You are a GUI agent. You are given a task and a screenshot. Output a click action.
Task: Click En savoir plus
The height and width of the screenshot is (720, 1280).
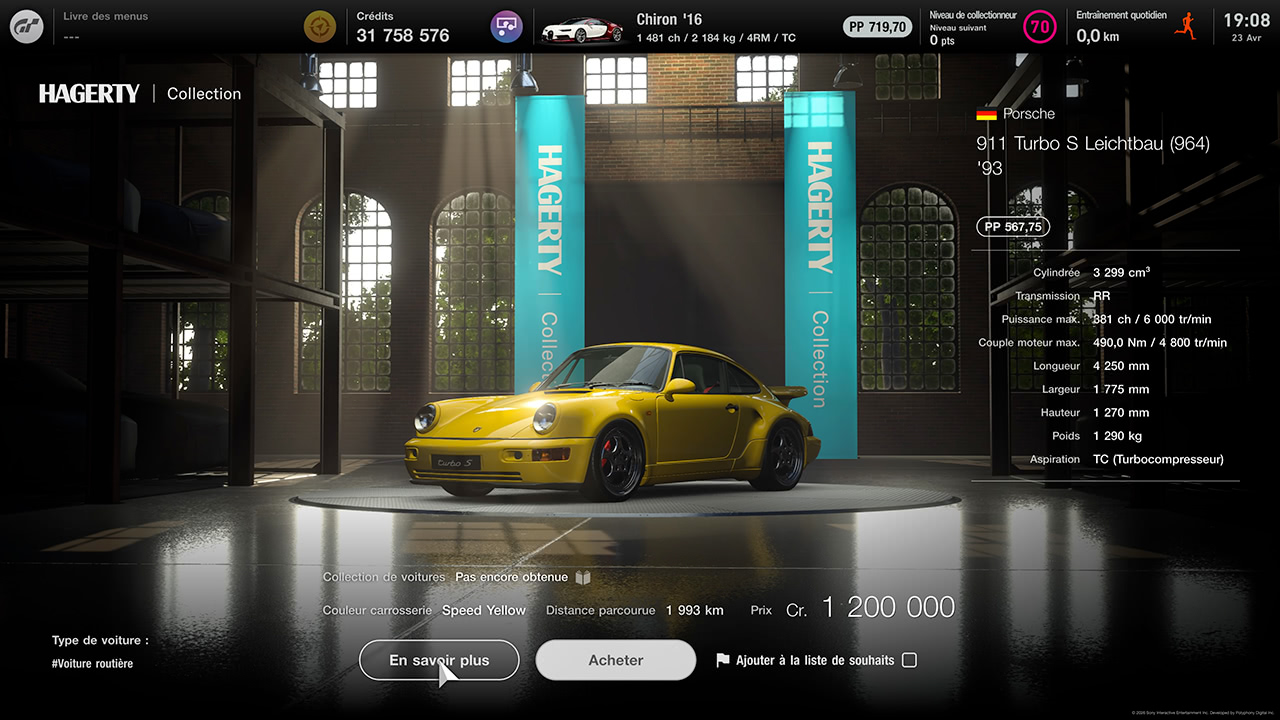tap(439, 660)
